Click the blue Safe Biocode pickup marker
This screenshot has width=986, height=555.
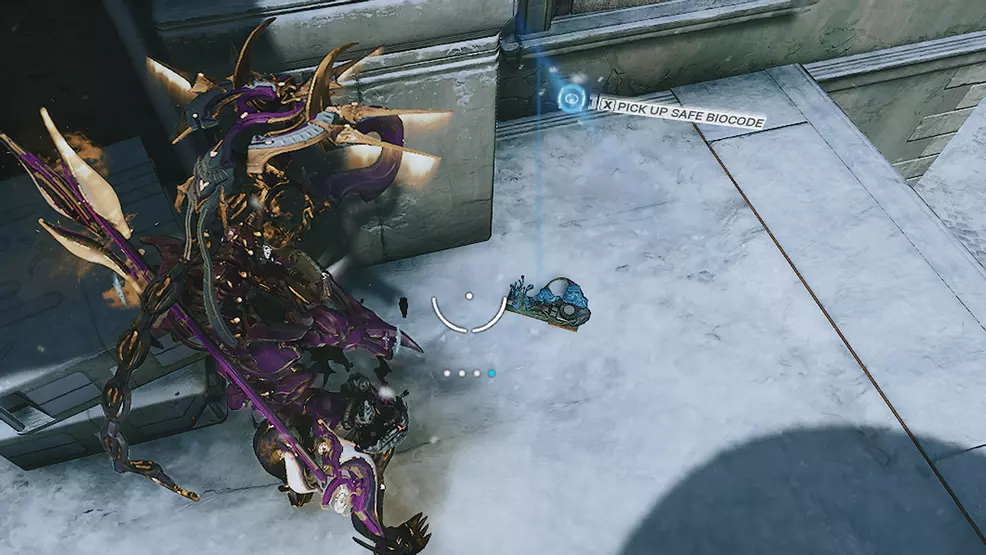click(572, 97)
